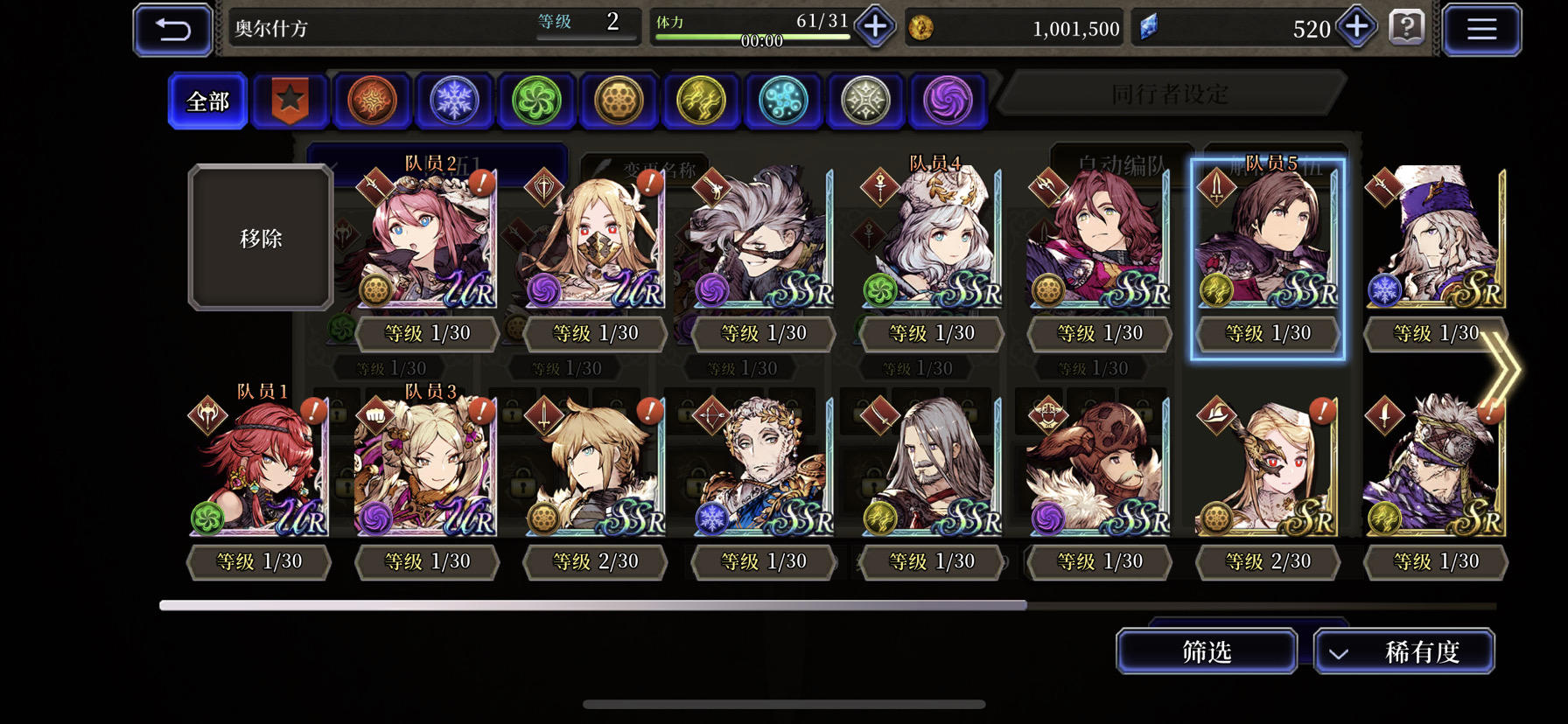Image resolution: width=1568 pixels, height=724 pixels.
Task: Select the fire element filter icon
Action: [x=371, y=100]
